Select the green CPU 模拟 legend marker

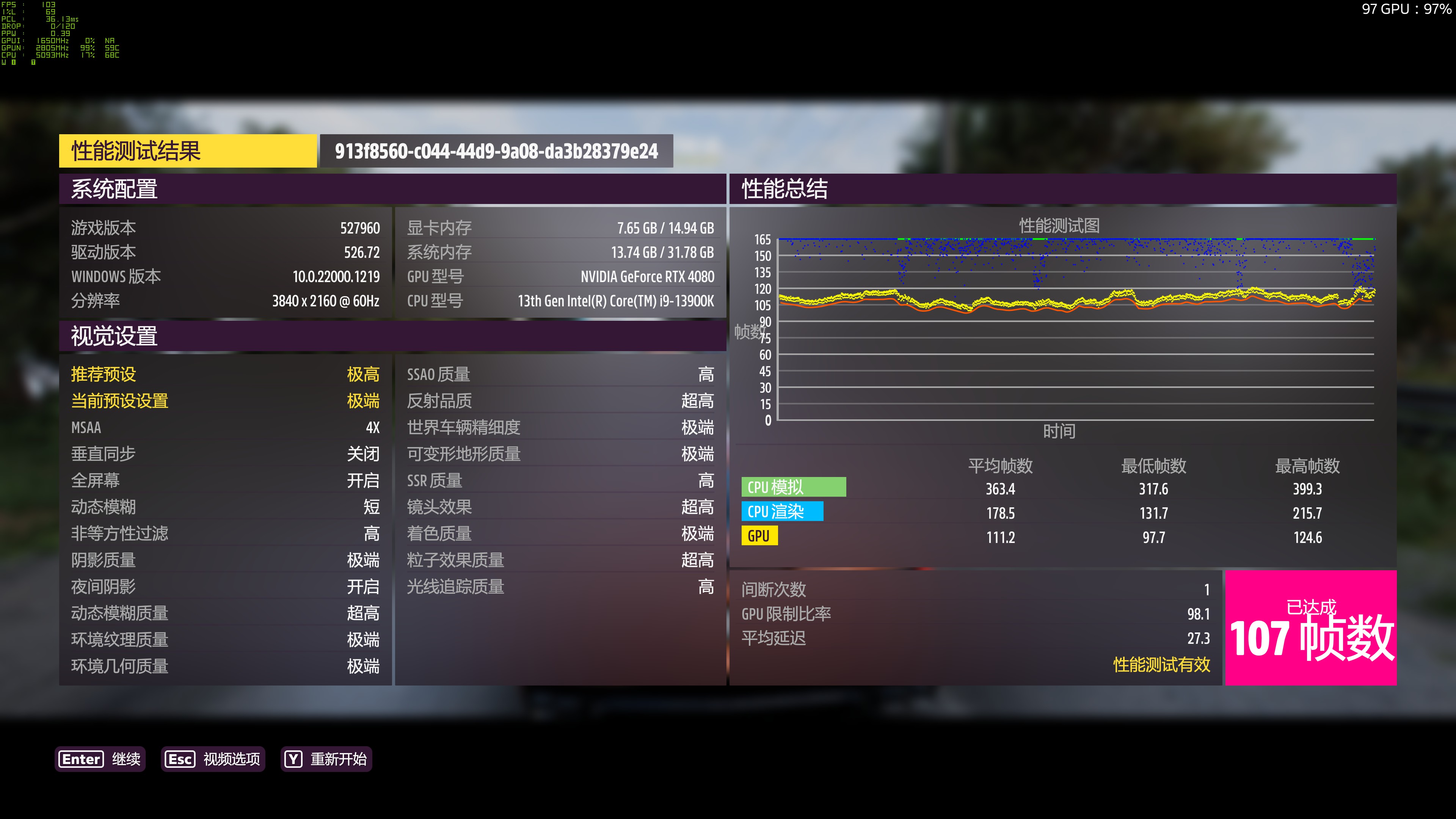point(794,486)
